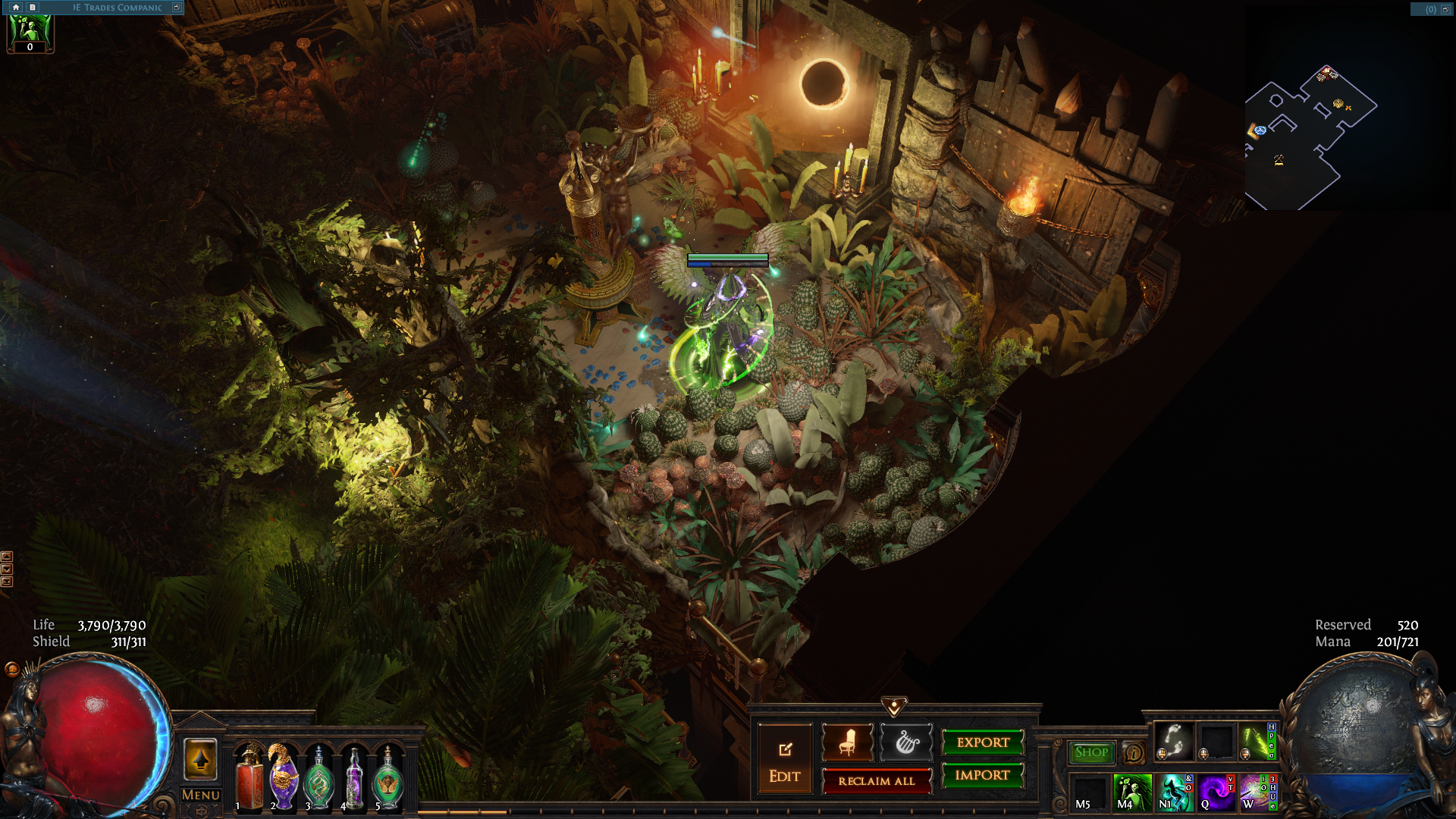Click the Trades Companion home icon
The image size is (1456, 819).
[16, 8]
